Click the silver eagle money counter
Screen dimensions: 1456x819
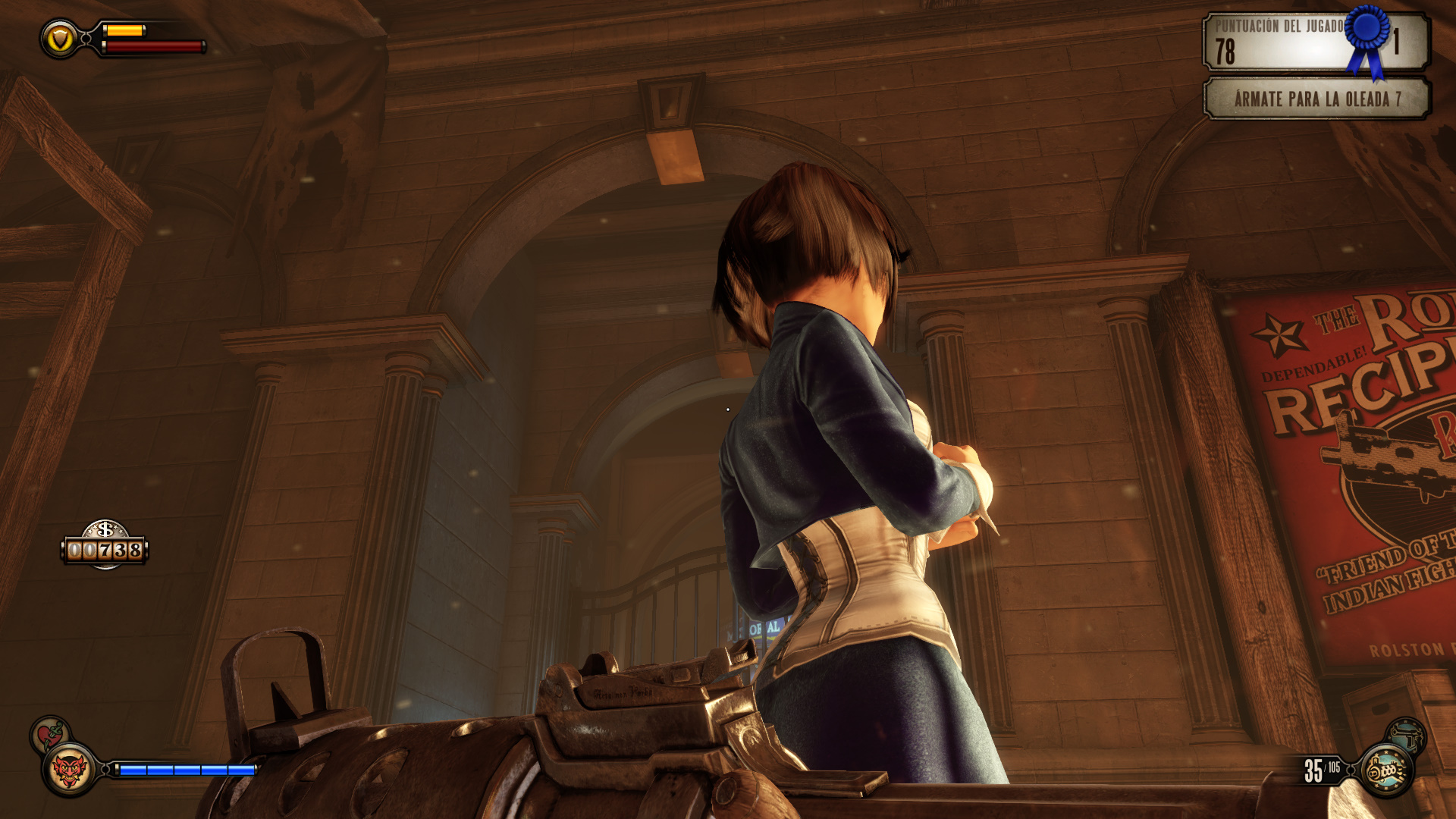(105, 544)
